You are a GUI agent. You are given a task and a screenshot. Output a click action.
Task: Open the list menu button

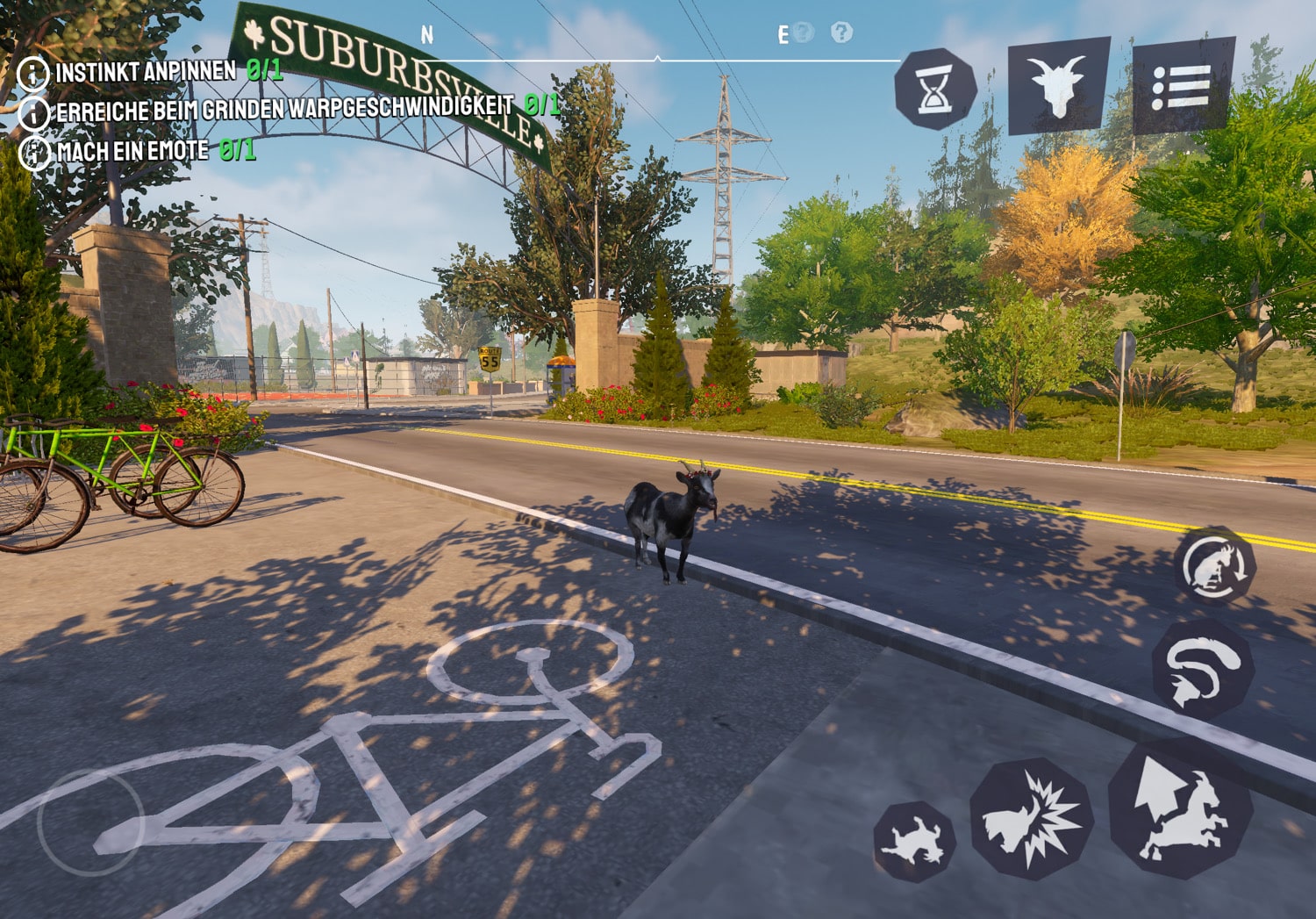point(1183,85)
